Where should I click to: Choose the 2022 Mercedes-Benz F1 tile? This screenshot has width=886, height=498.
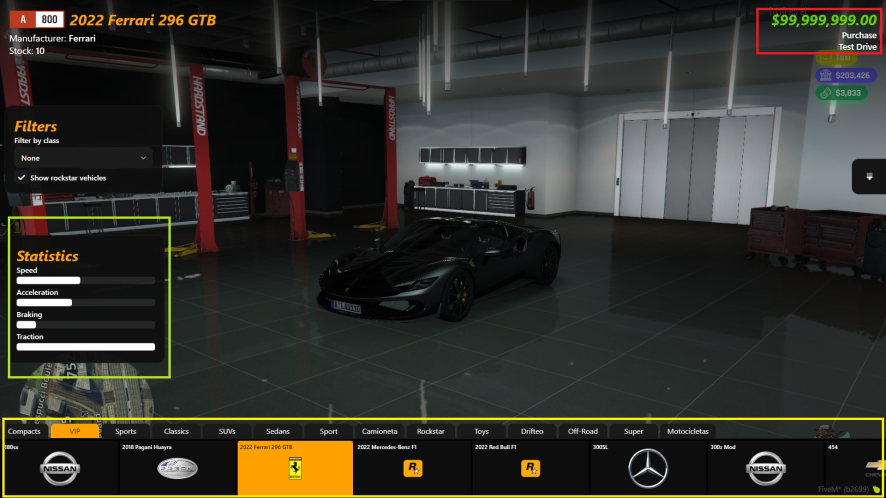click(412, 468)
